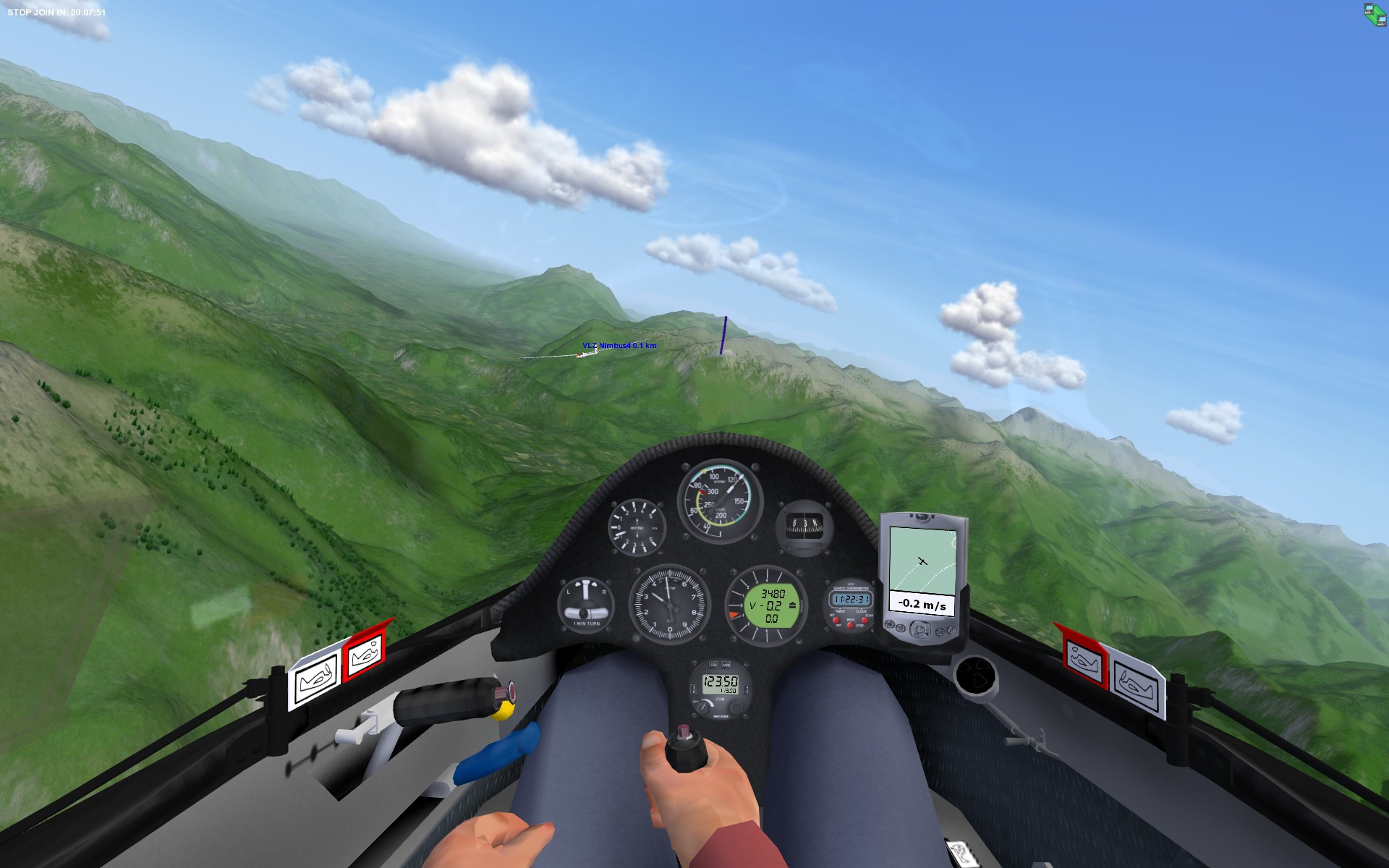Screen dimensions: 1389x868
Task: Click the multiplayer network connection icon
Action: click(x=1375, y=14)
